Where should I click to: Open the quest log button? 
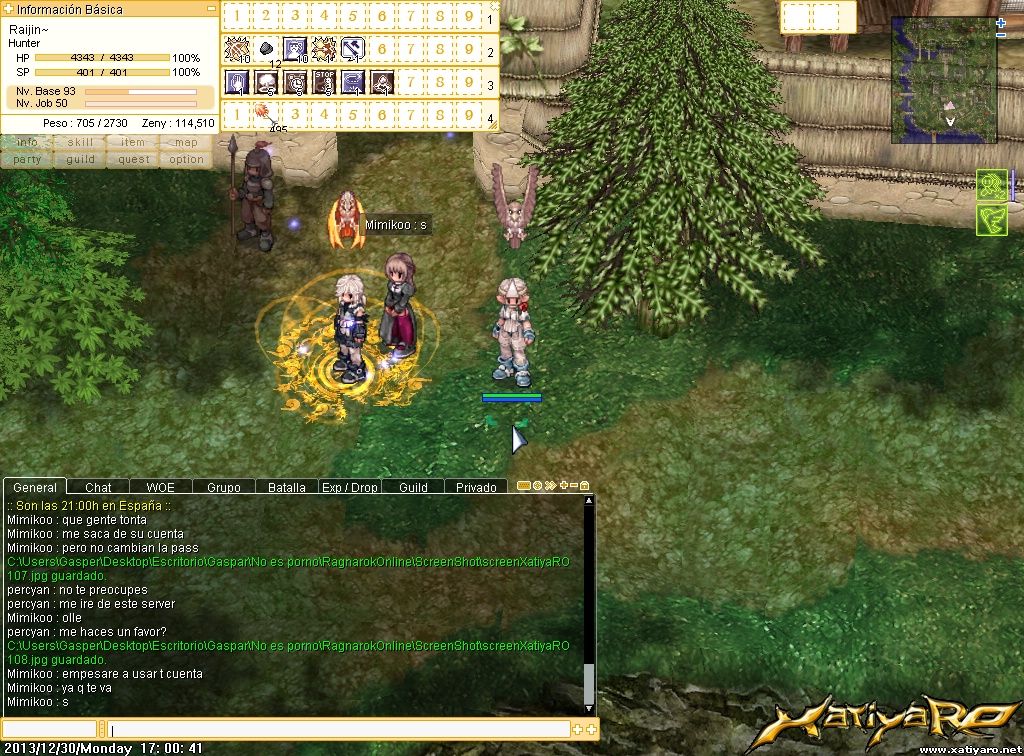click(133, 160)
